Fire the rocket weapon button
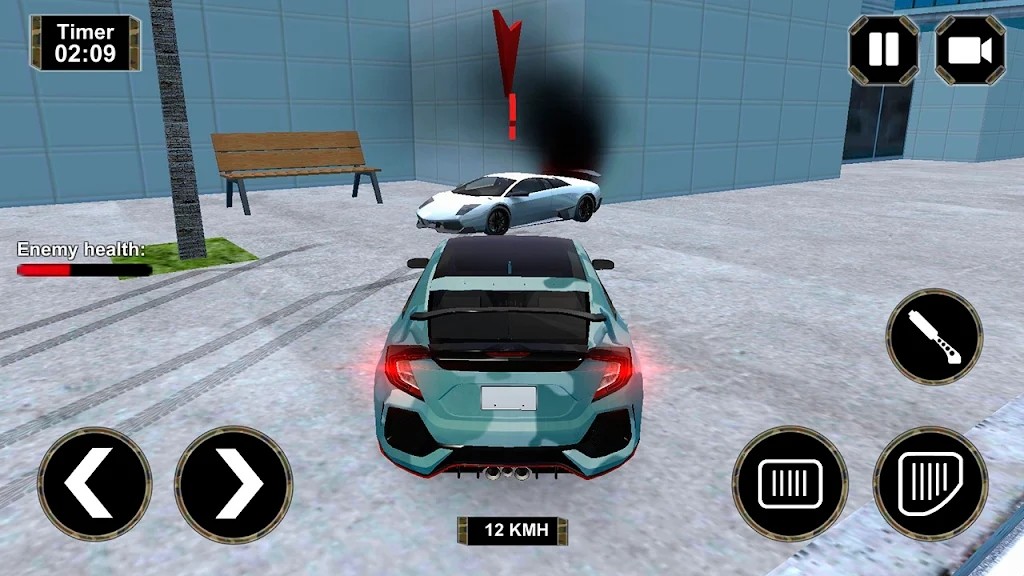 coord(934,337)
